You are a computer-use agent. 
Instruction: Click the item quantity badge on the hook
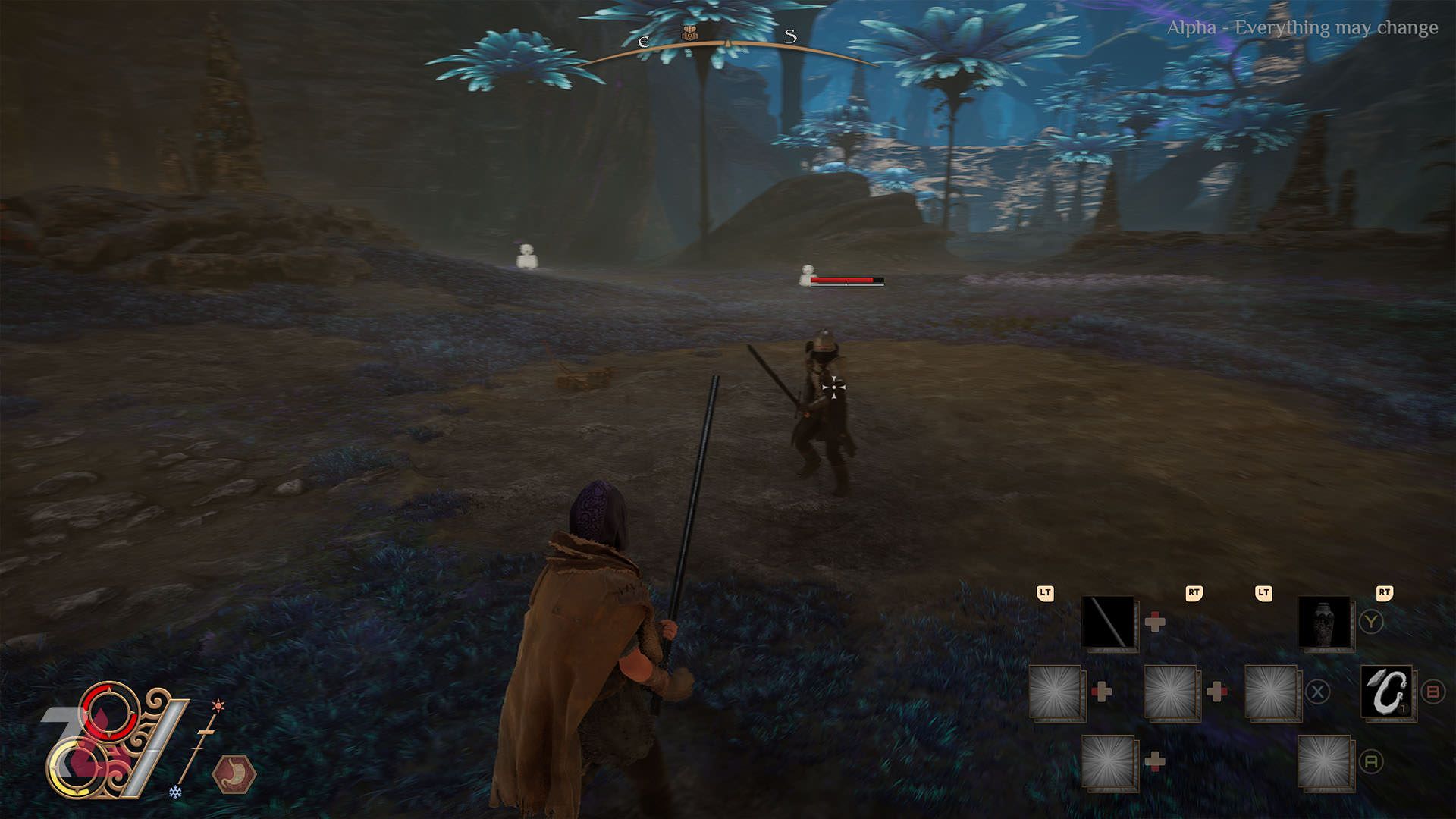(1404, 708)
